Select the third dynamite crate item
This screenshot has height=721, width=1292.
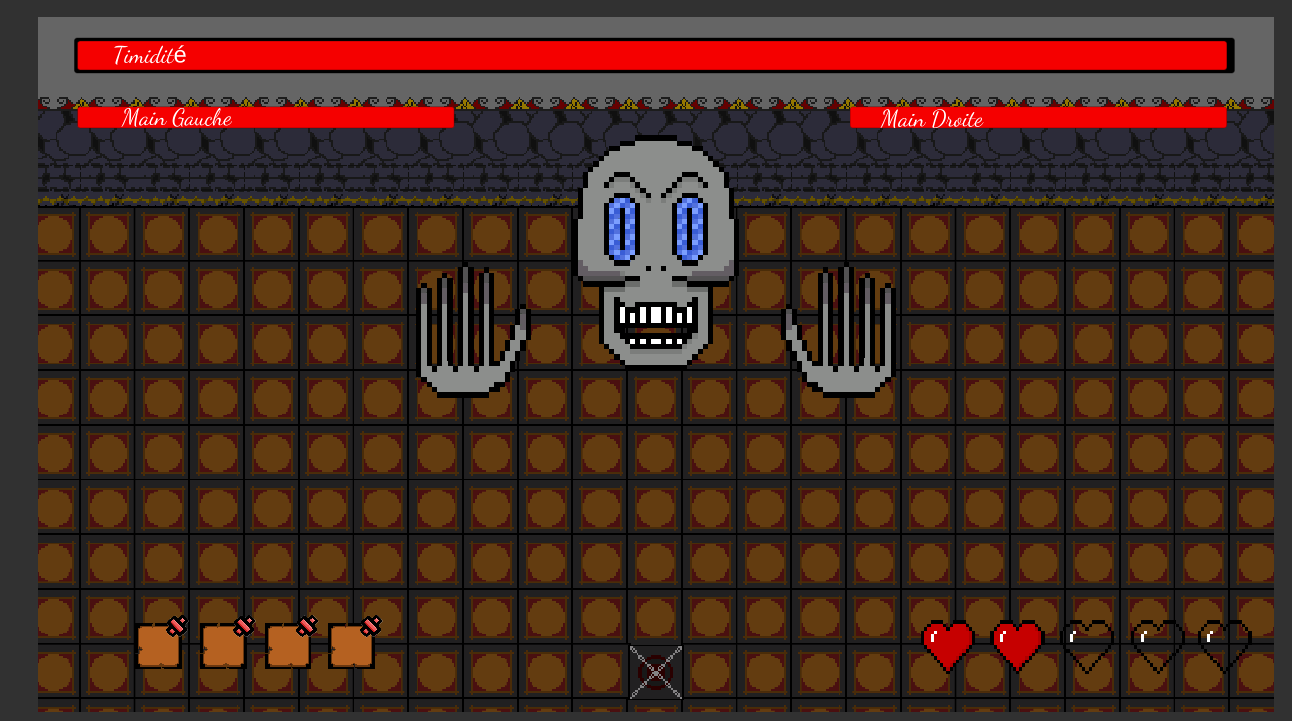[x=286, y=645]
